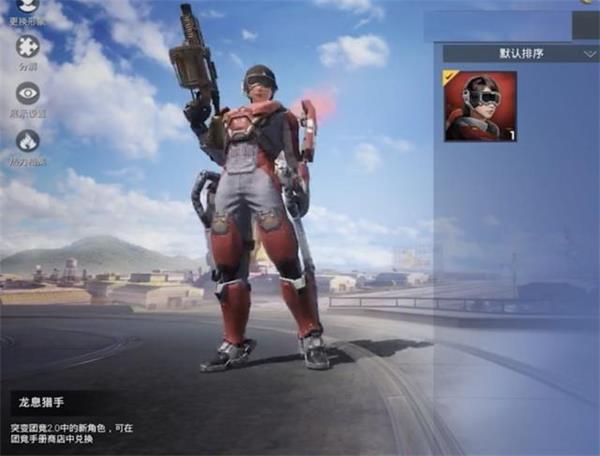Open the eye icon display settings

(x=28, y=93)
